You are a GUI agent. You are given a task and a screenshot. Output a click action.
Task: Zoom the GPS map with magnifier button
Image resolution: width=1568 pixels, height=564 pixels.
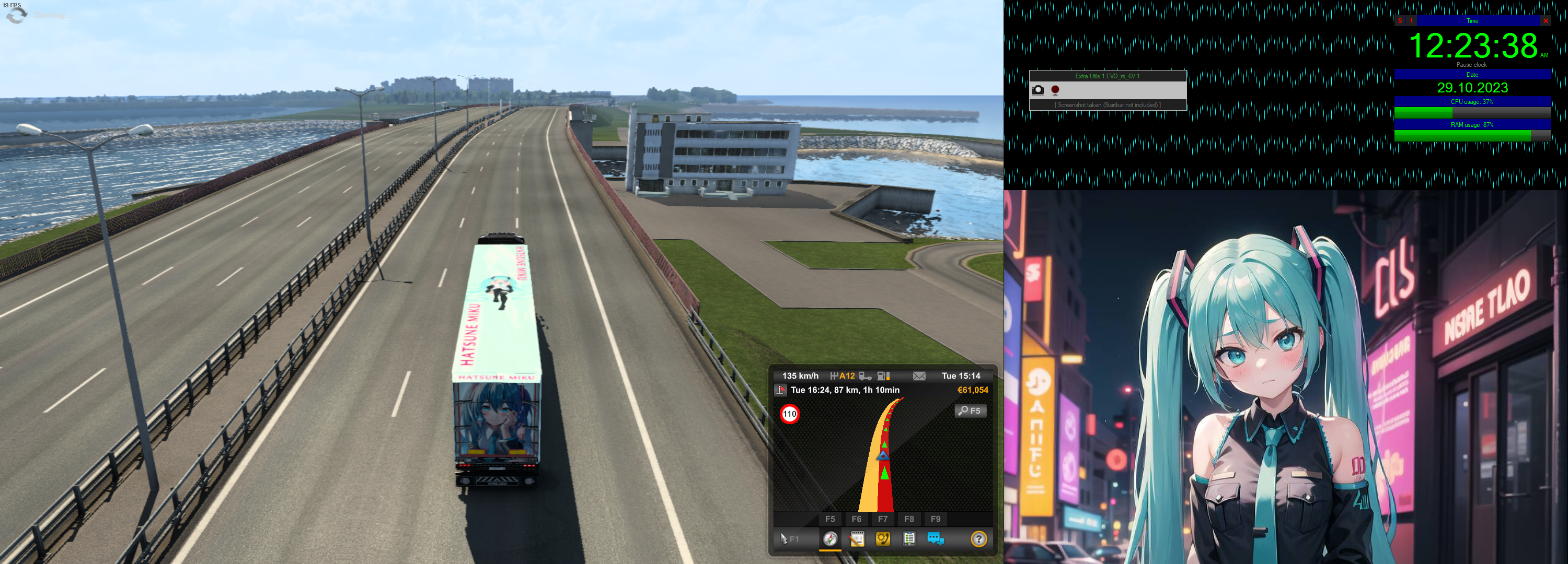[x=970, y=410]
